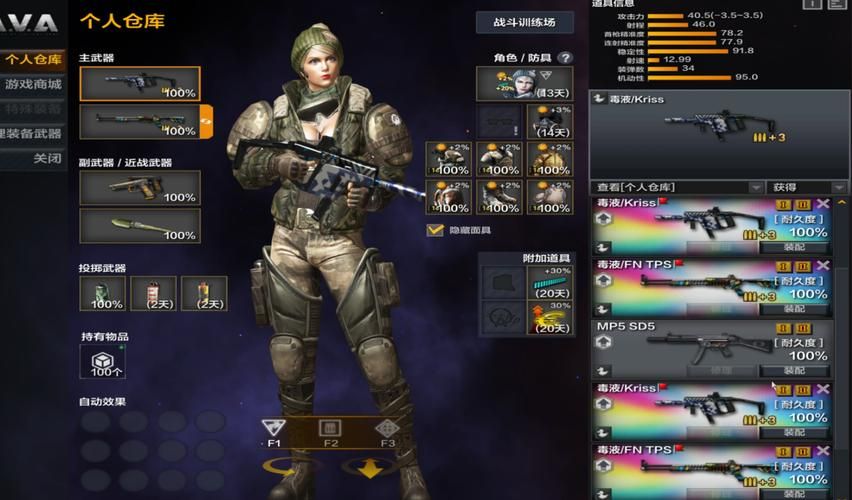This screenshot has height=500, width=852.
Task: Open the 个人仓库 personal warehouse menu
Action: pyautogui.click(x=33, y=60)
